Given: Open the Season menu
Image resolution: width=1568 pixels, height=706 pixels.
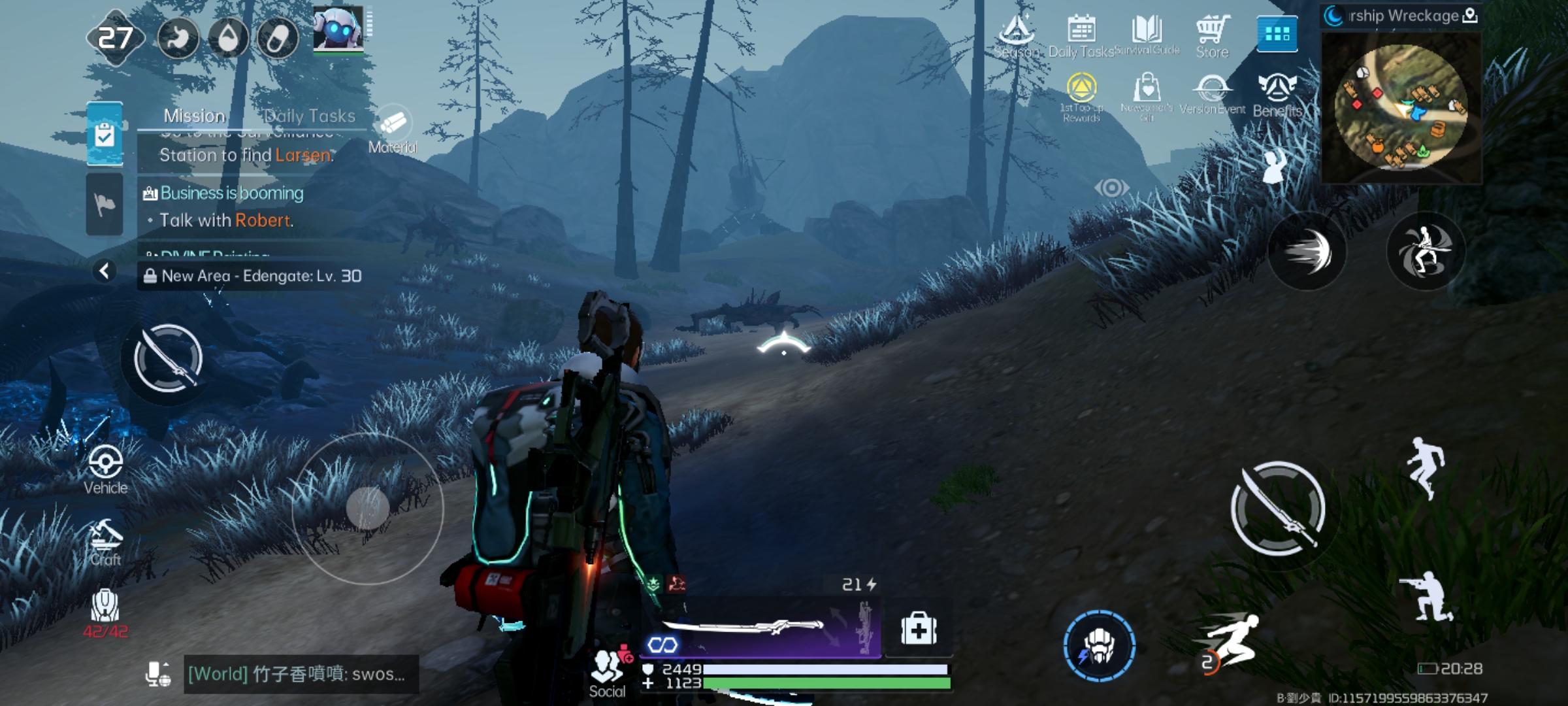Looking at the screenshot, I should tap(1017, 36).
